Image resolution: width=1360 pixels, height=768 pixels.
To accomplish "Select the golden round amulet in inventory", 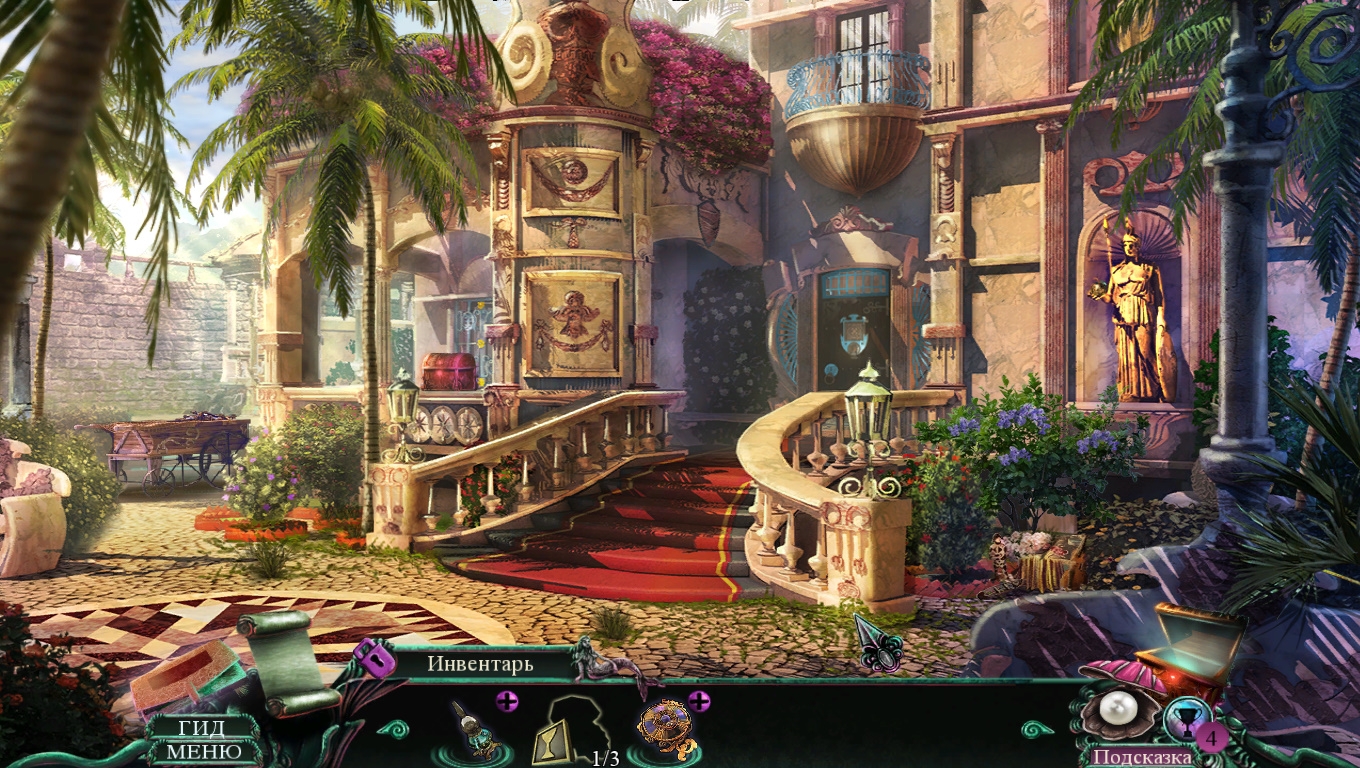I will pos(664,729).
